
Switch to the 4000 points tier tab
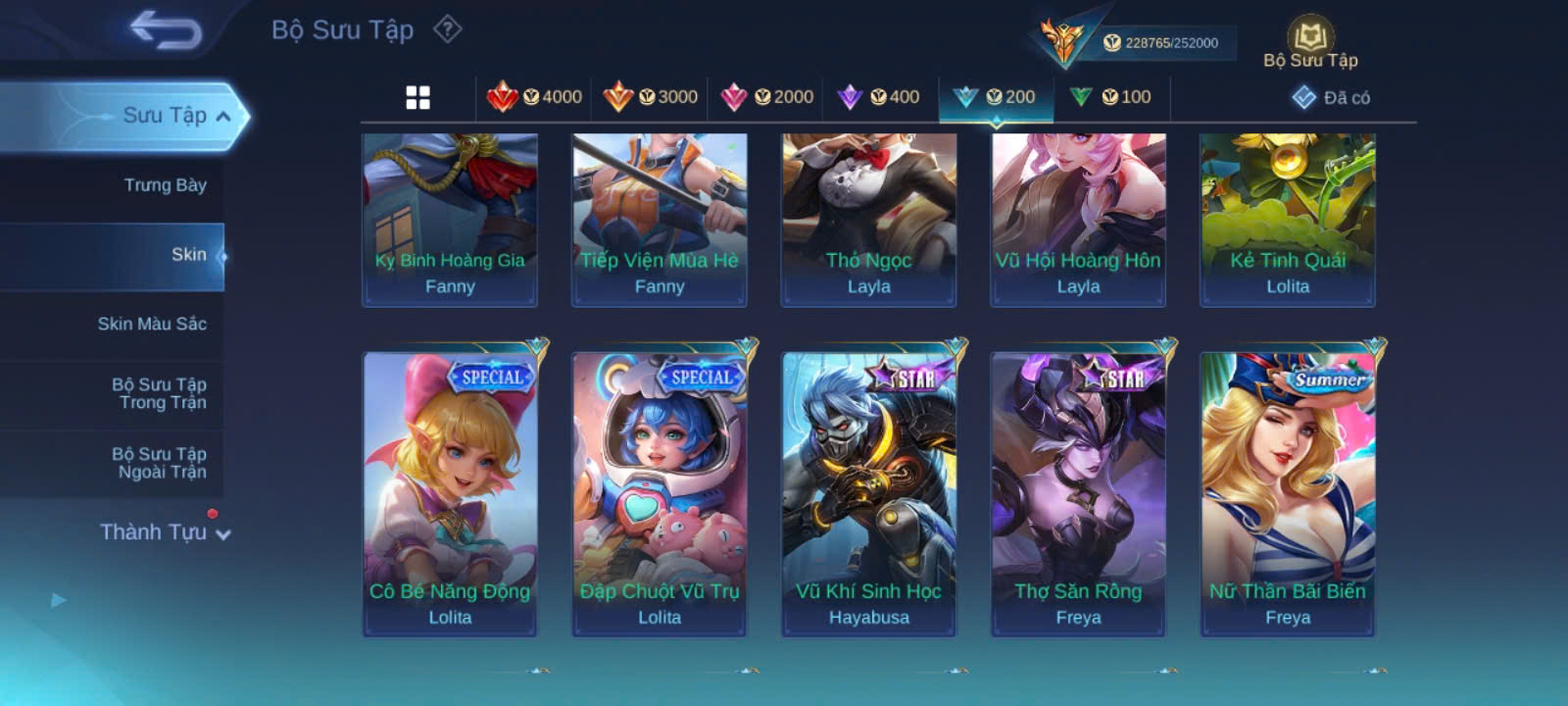coord(535,97)
